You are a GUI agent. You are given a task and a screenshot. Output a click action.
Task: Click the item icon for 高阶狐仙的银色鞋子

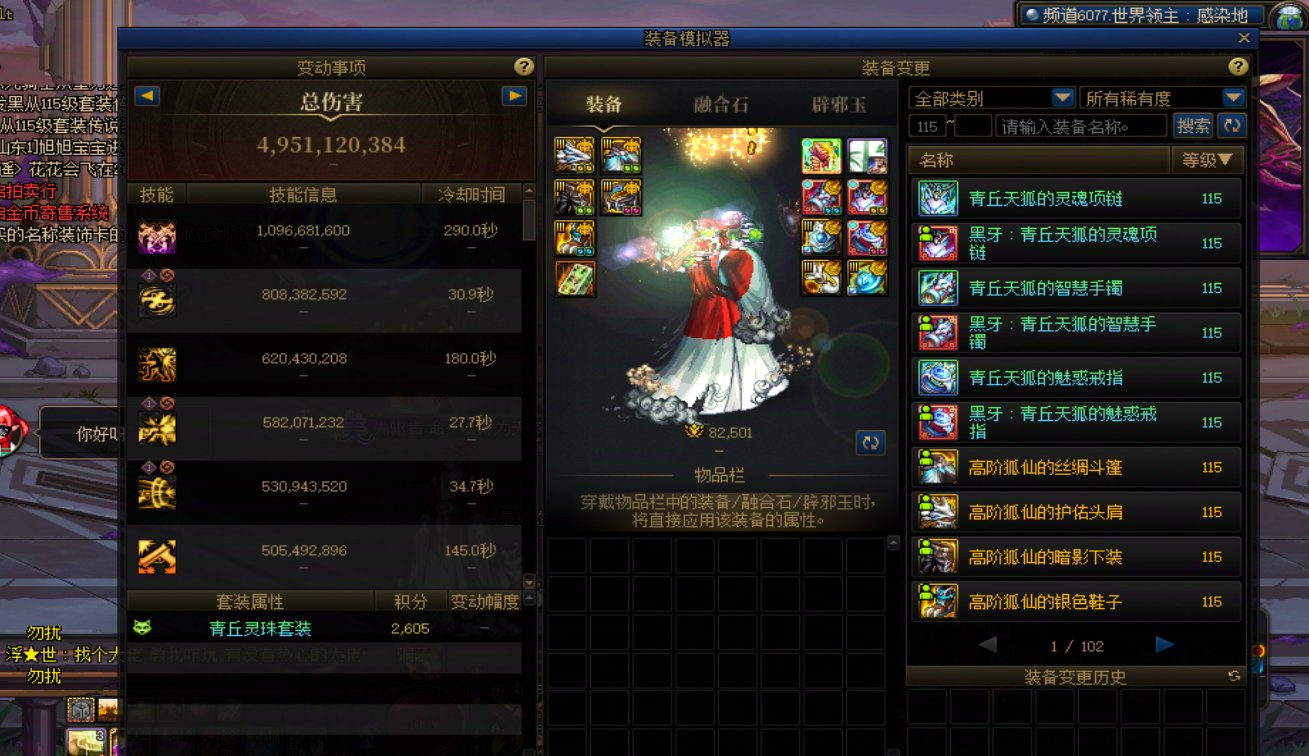937,601
